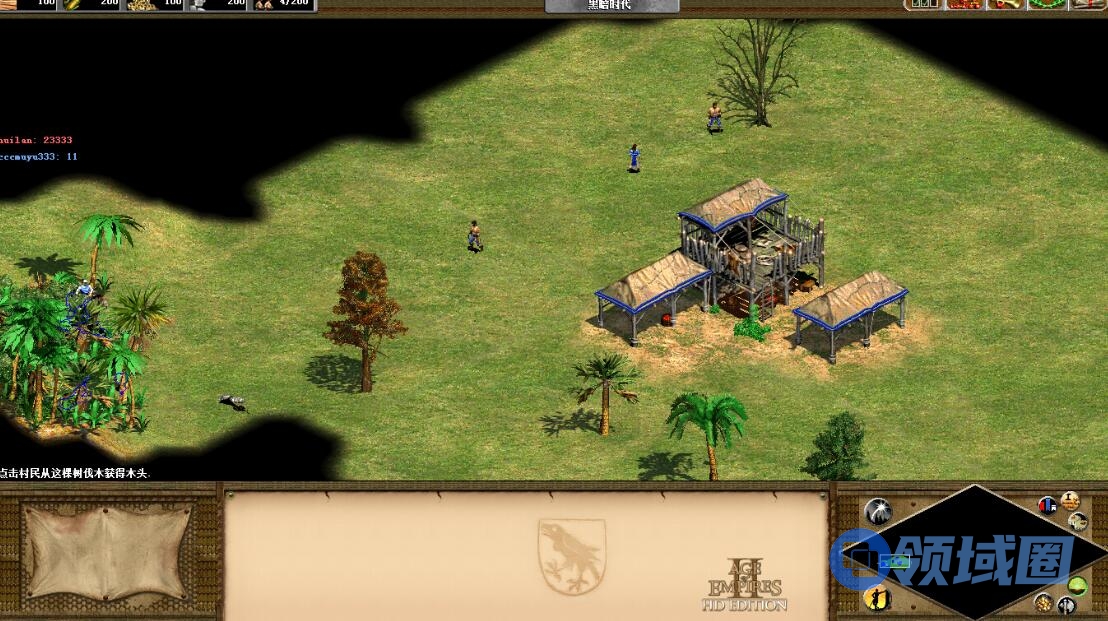Open the chat horn top-bar button
This screenshot has height=621, width=1108.
coord(1006,5)
